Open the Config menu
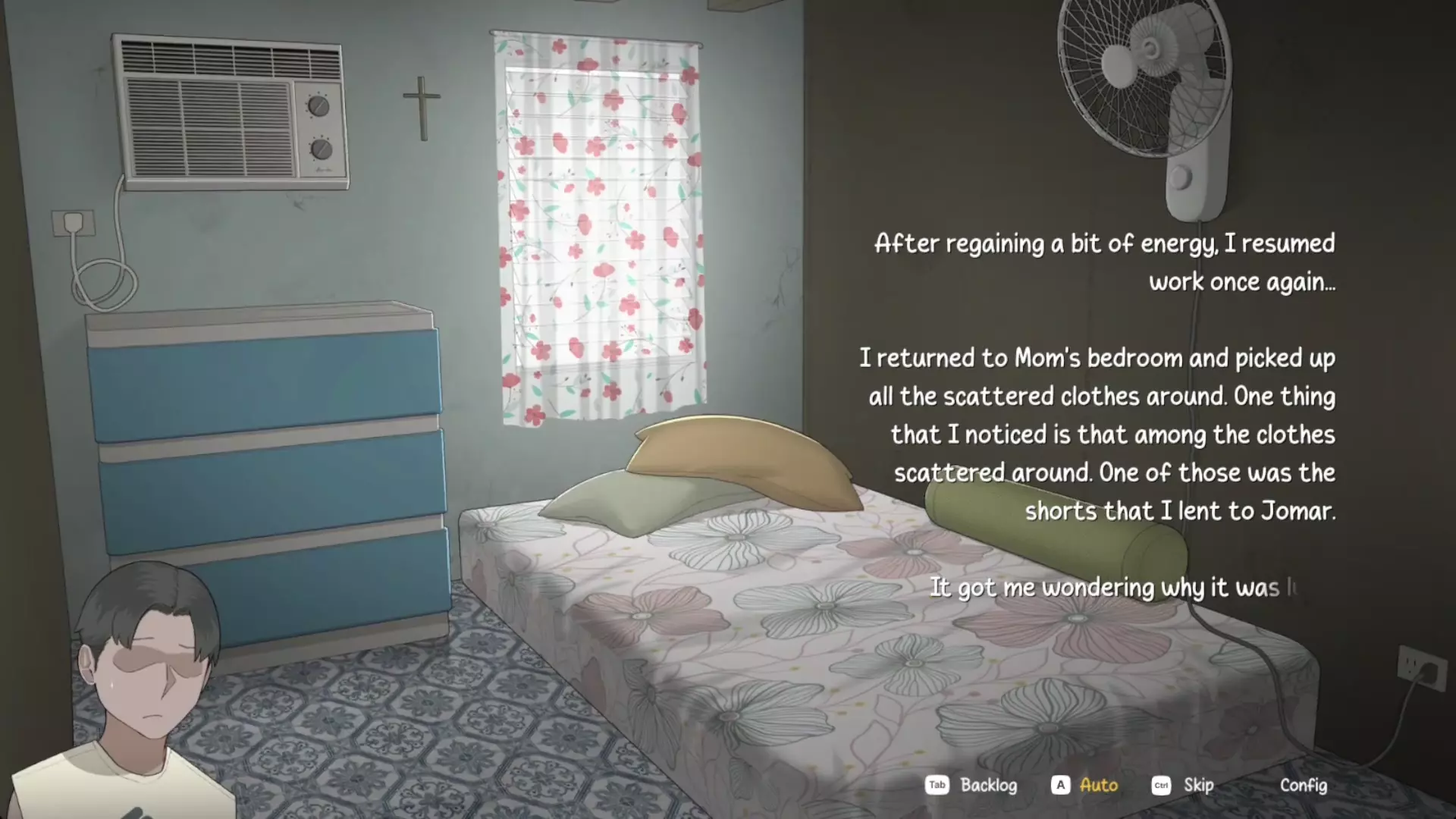This screenshot has height=819, width=1456. point(1303,785)
